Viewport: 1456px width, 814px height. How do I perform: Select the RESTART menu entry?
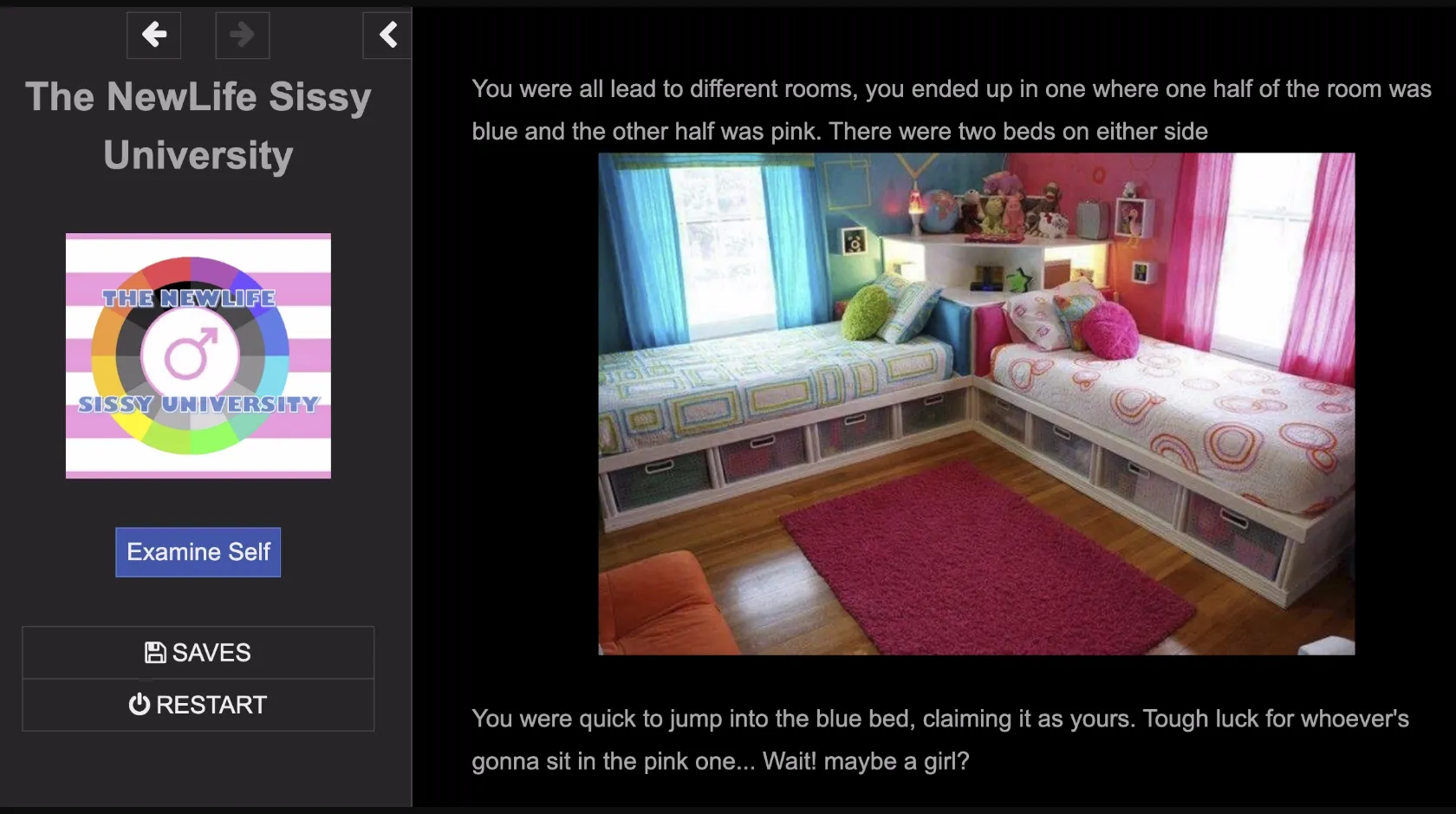coord(198,705)
